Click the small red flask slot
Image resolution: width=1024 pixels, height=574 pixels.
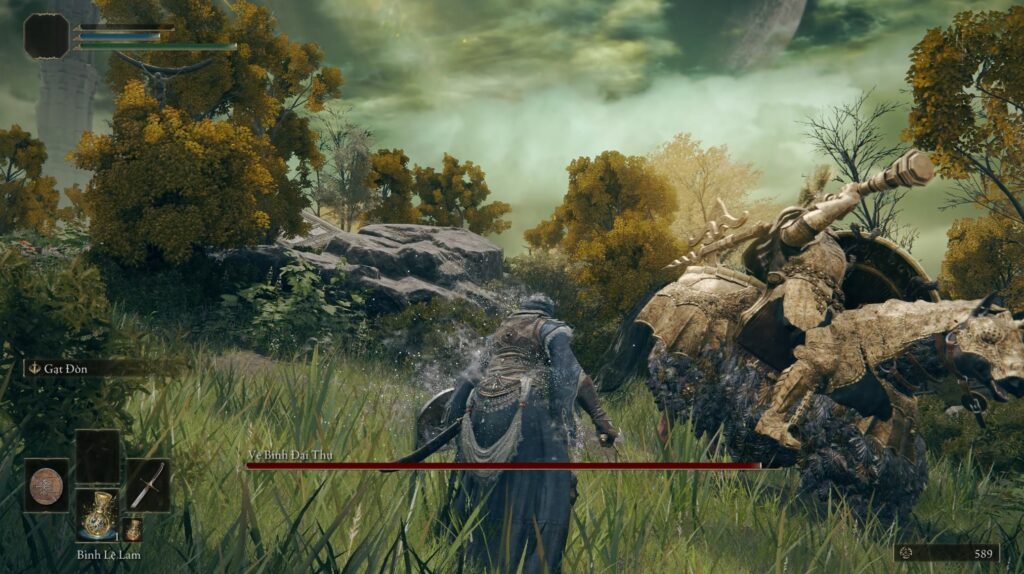click(x=132, y=529)
